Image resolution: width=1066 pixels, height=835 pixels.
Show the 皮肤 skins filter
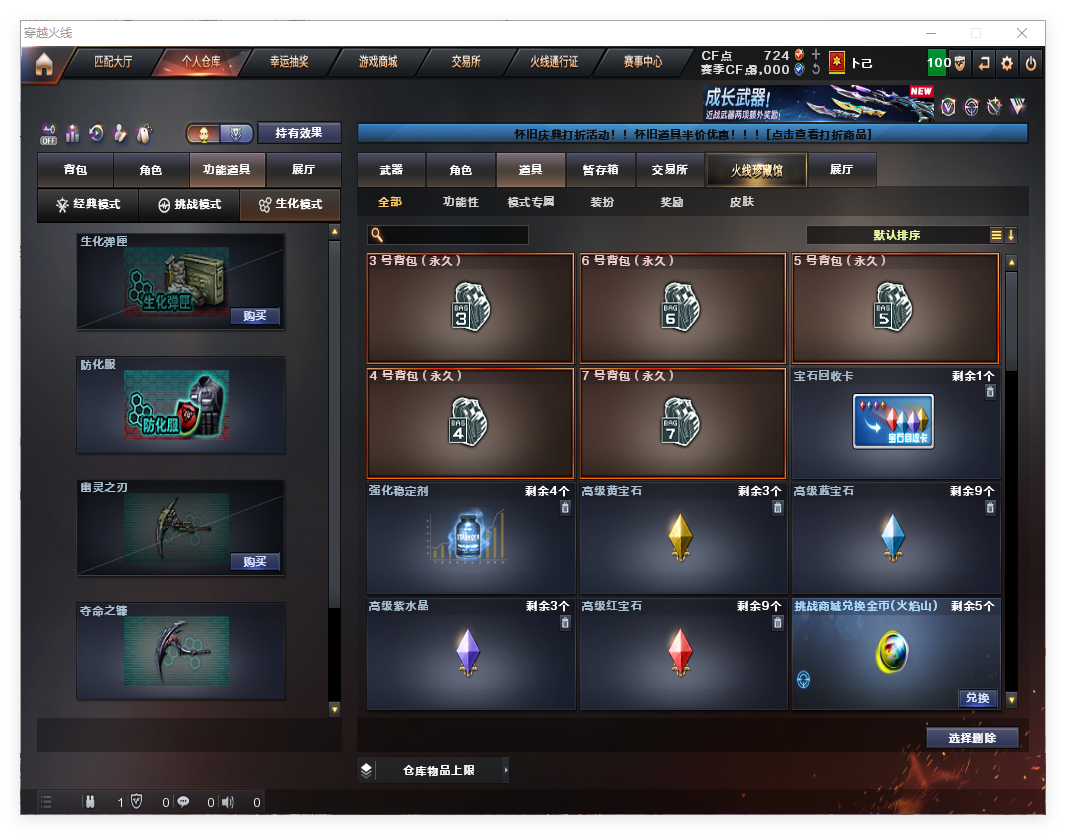pos(741,202)
